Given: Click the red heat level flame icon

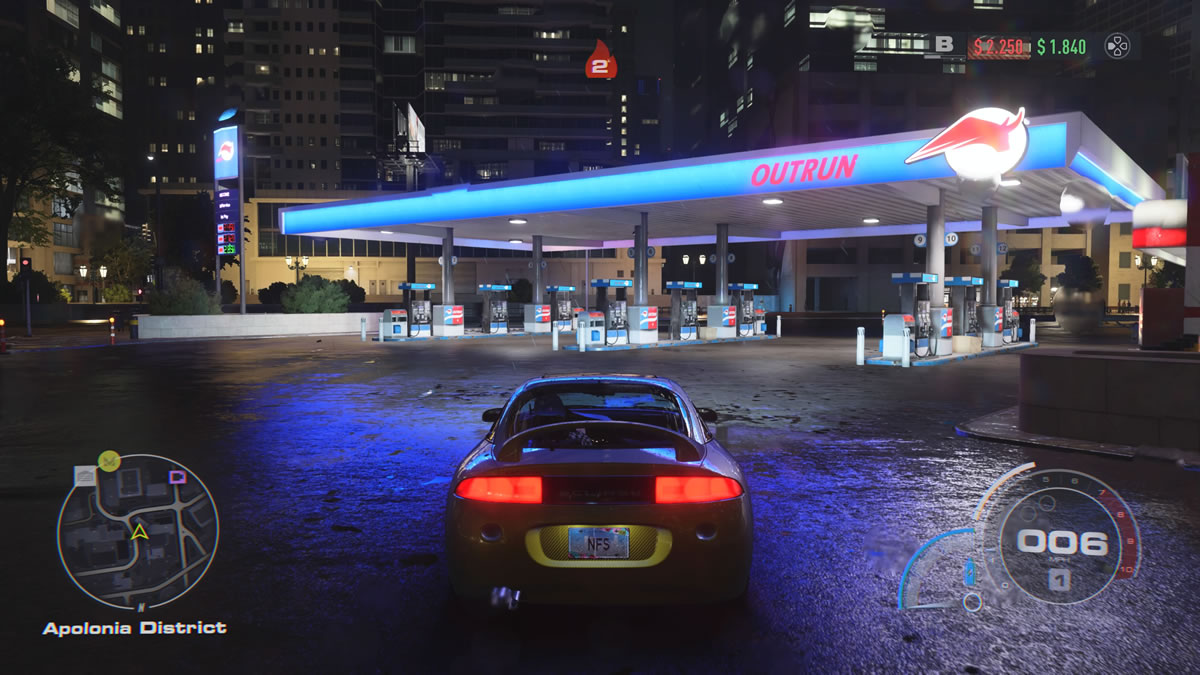Looking at the screenshot, I should pyautogui.click(x=600, y=61).
